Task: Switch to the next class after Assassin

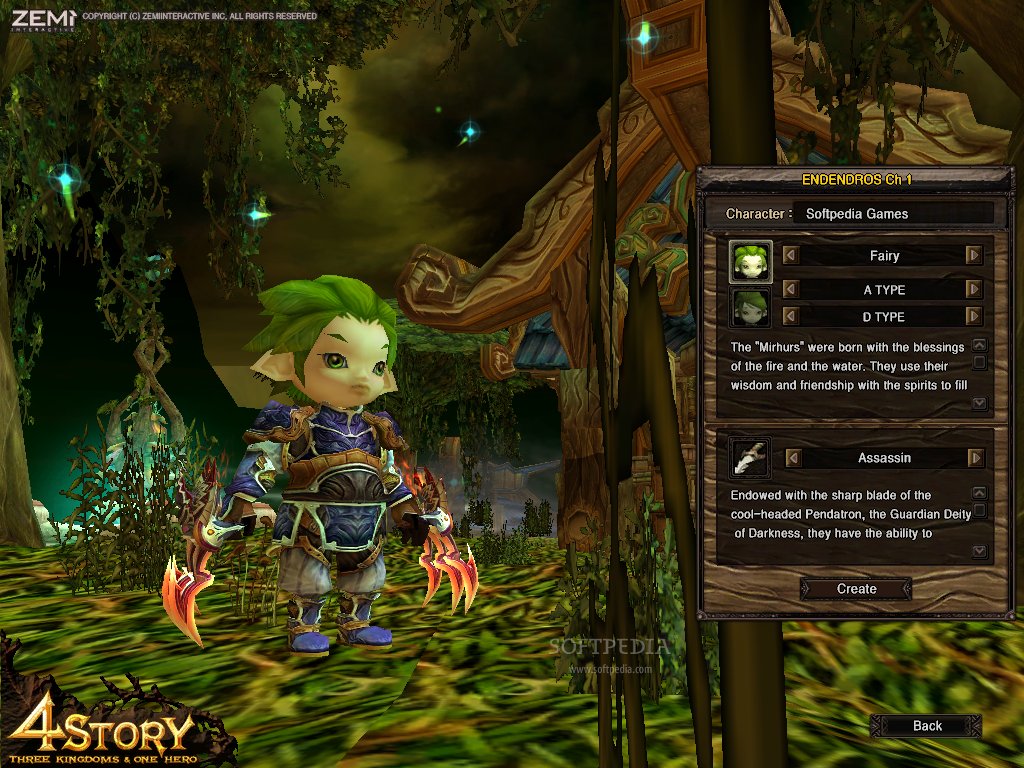Action: tap(975, 458)
